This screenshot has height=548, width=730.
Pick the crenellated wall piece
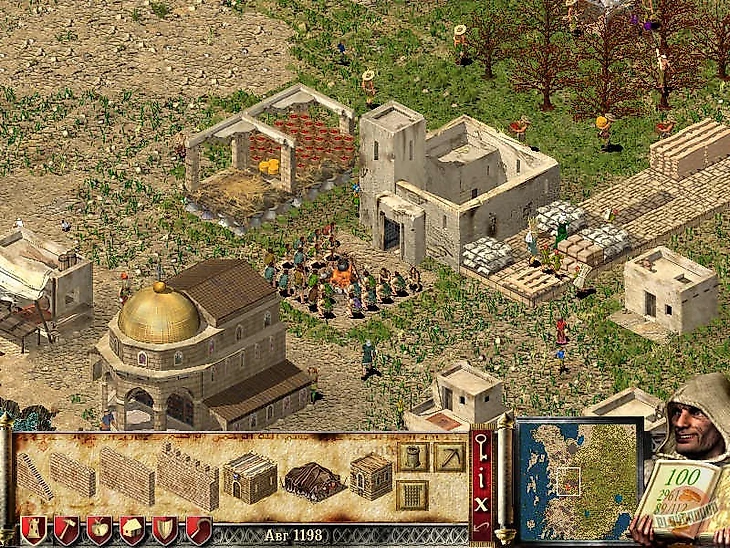187,477
